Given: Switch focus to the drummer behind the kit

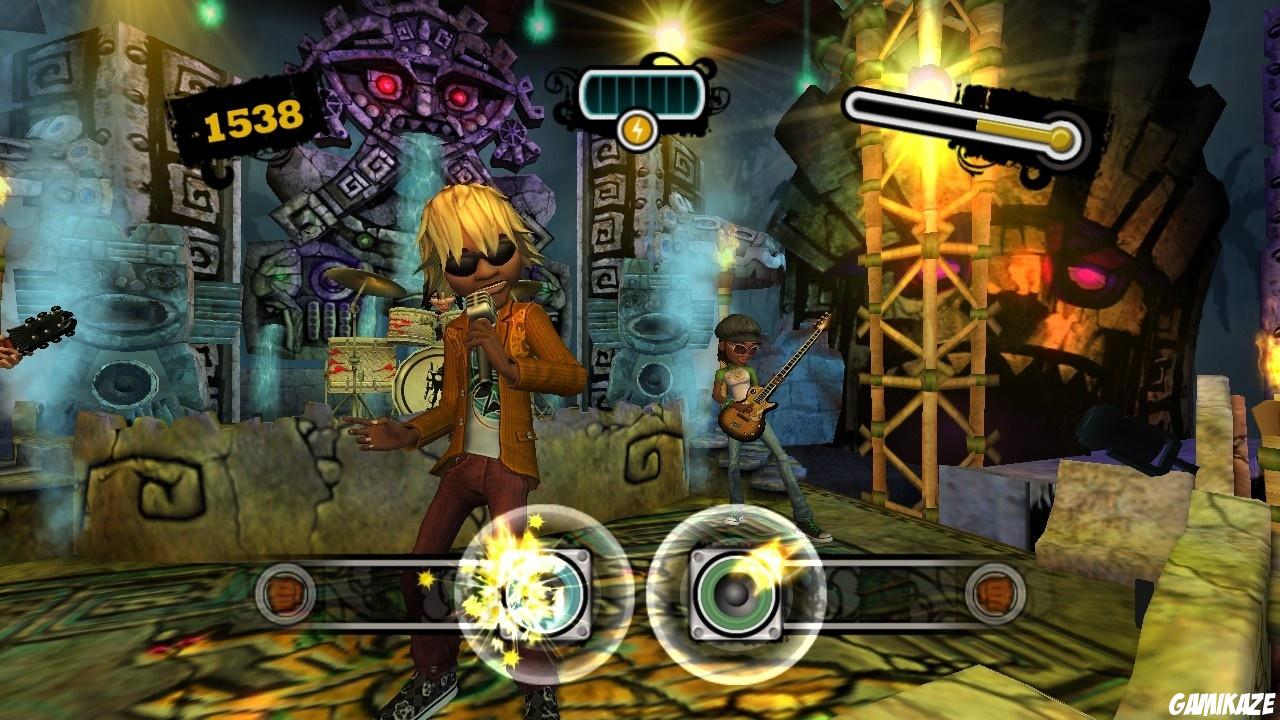Looking at the screenshot, I should point(440,300).
